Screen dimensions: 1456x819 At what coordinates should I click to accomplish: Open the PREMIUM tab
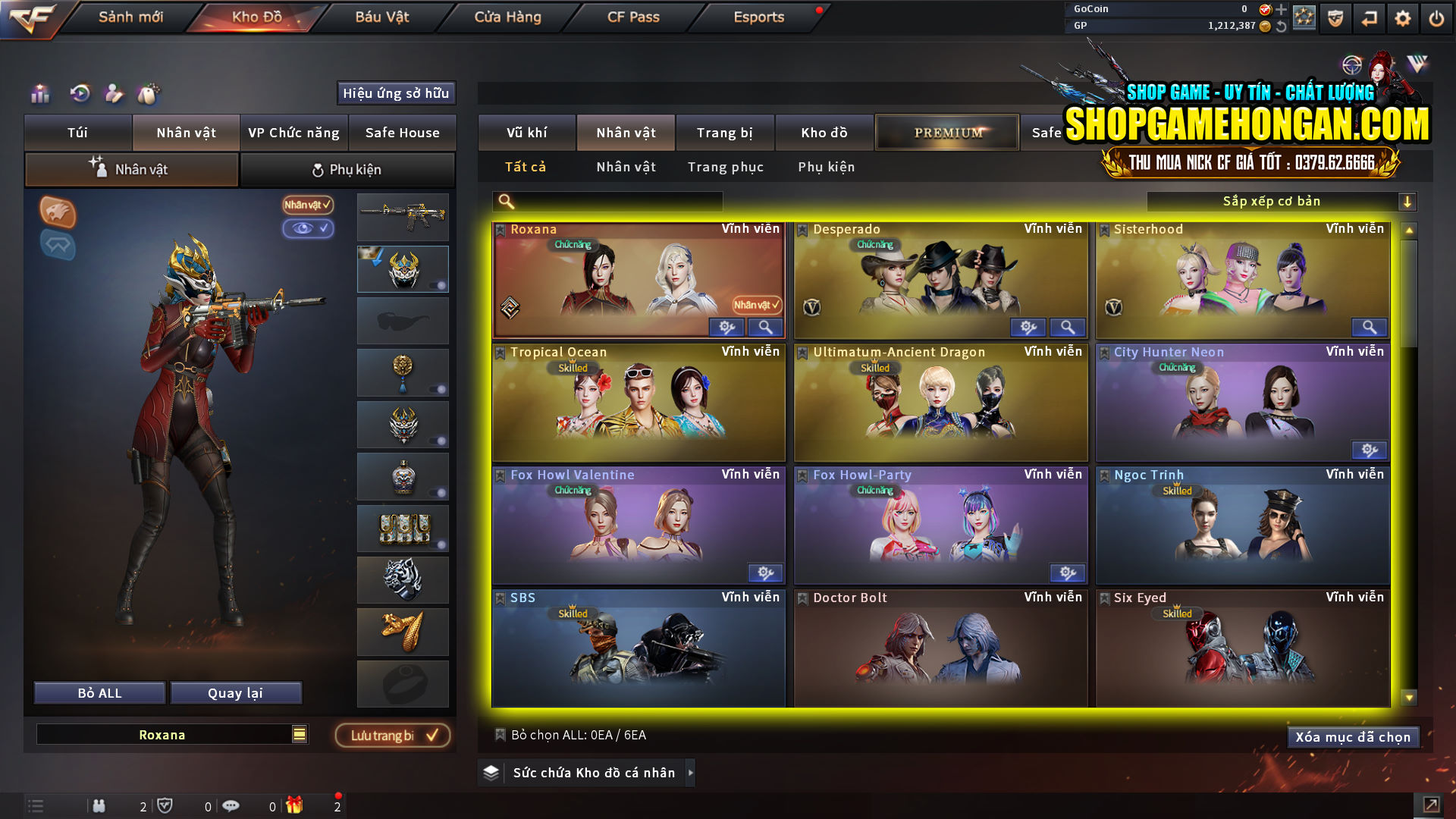[946, 131]
